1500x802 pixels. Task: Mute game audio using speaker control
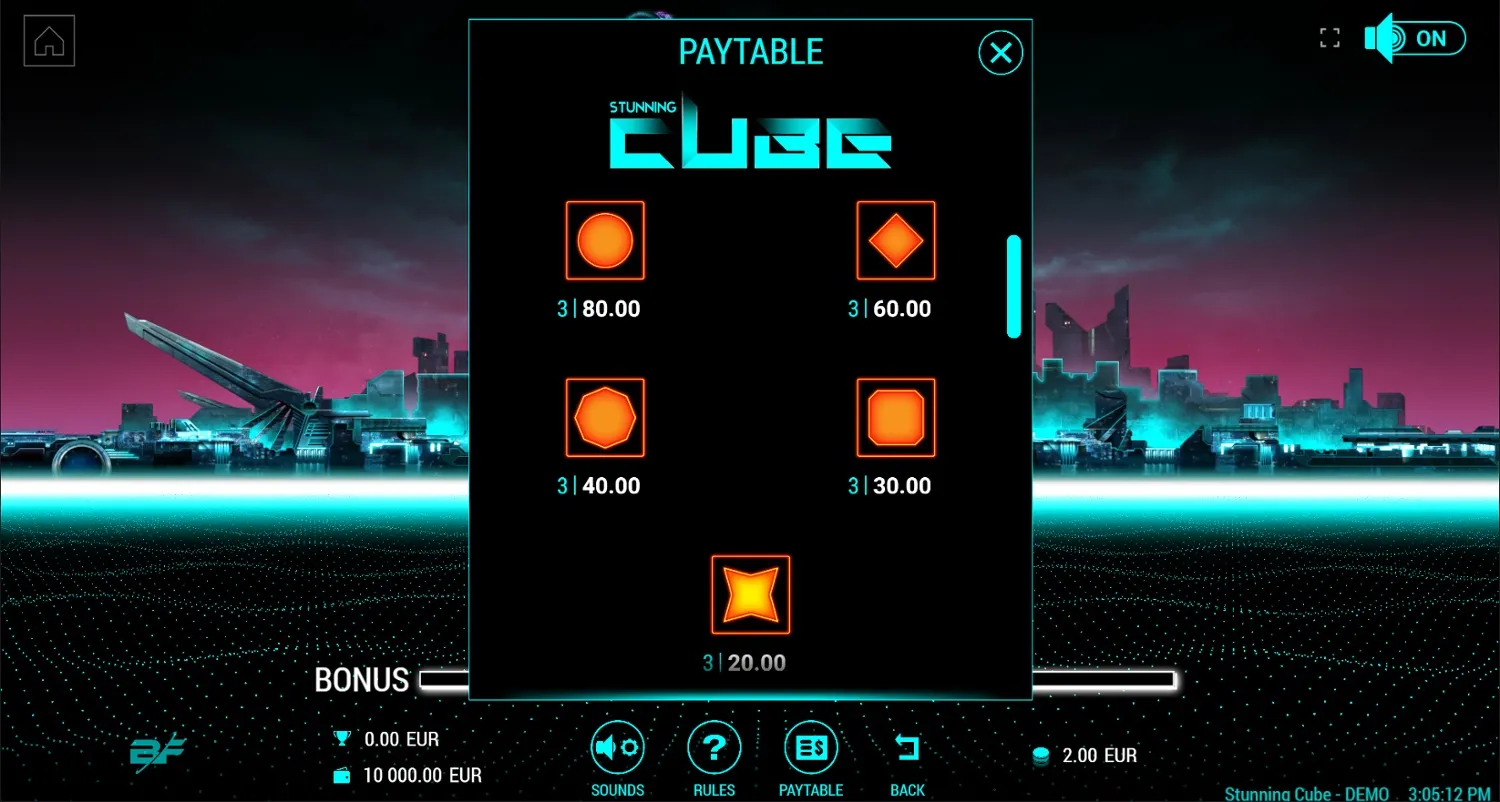(x=1381, y=38)
